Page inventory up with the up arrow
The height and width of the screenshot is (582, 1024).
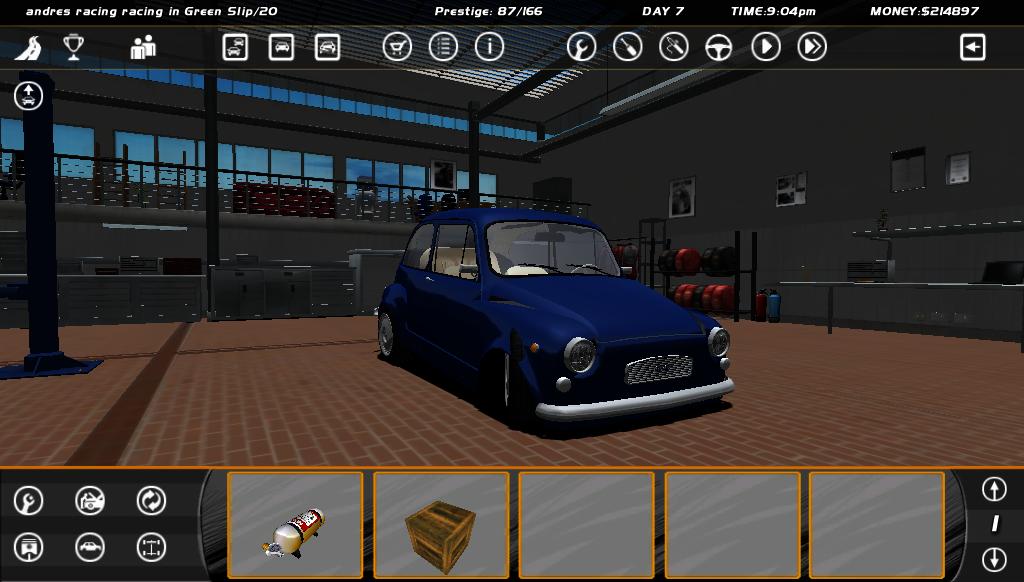pyautogui.click(x=993, y=489)
